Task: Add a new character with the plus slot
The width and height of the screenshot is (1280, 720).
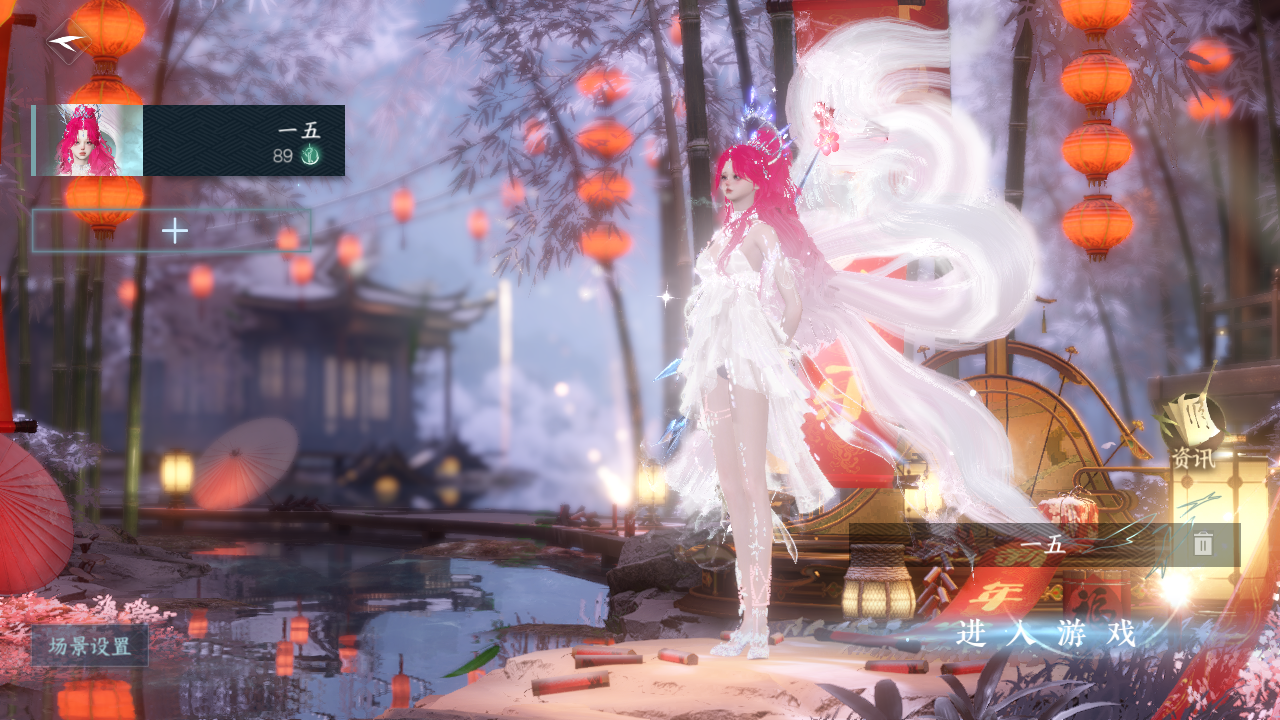Action: 172,231
